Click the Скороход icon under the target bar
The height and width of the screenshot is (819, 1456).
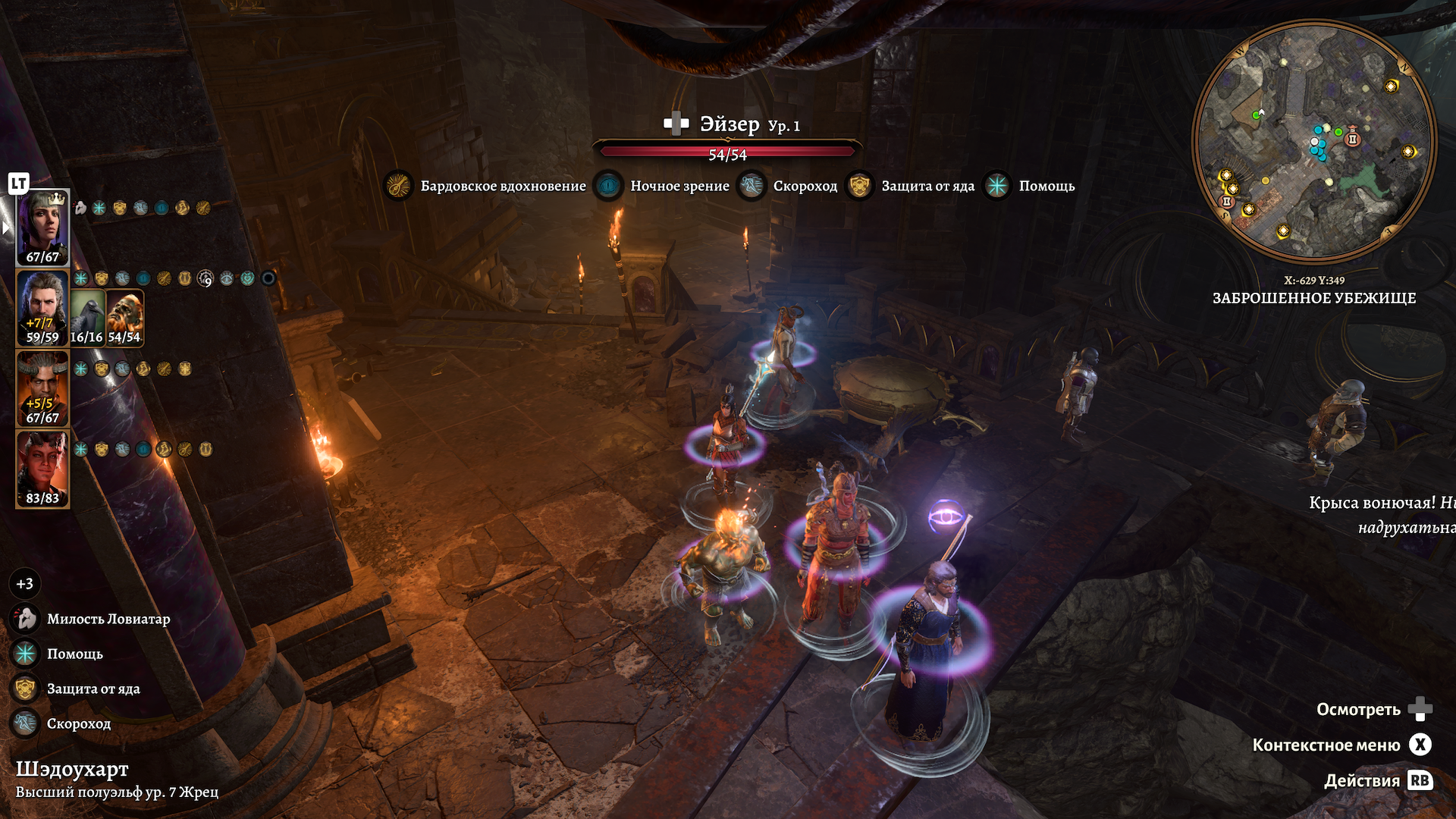click(752, 186)
